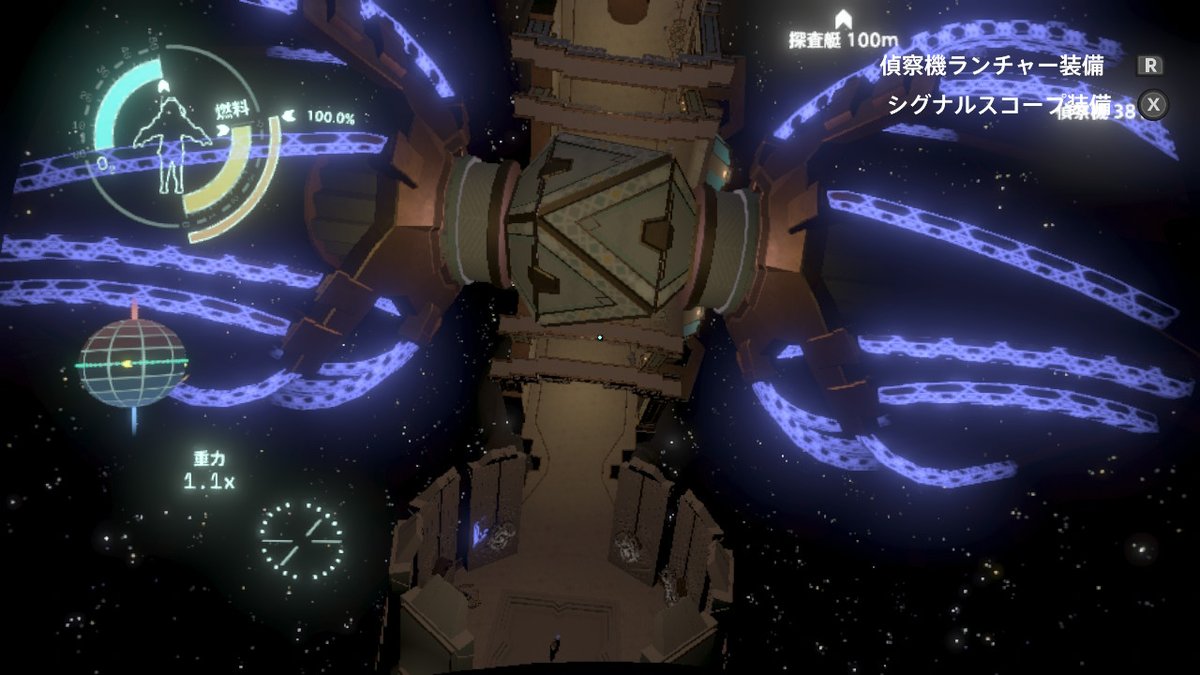The image size is (1200, 675).
Task: Click the dashed circular thruster indicator
Action: click(x=301, y=540)
